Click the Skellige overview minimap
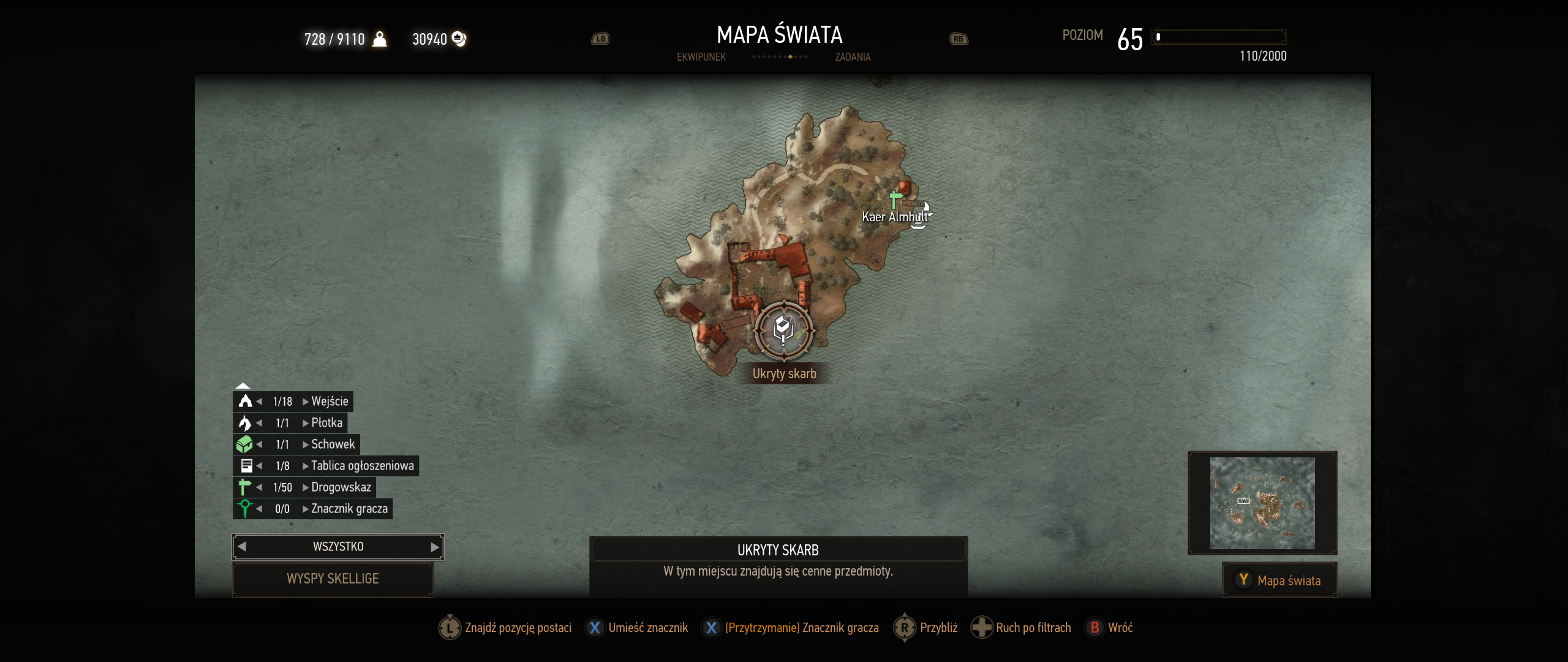1568x662 pixels. (x=1262, y=503)
